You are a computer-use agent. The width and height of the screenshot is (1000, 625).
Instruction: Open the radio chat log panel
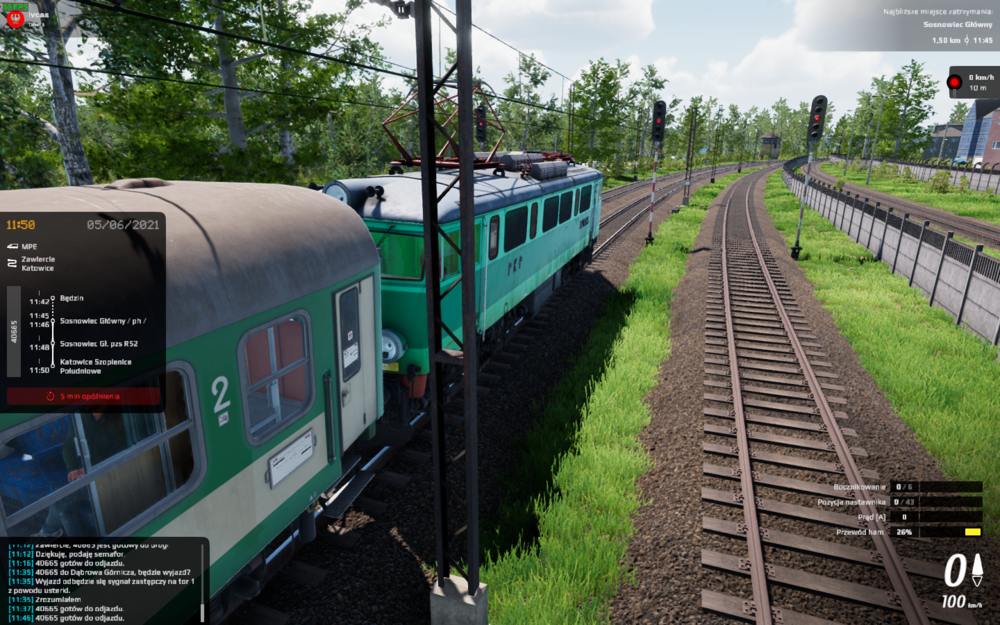click(100, 580)
